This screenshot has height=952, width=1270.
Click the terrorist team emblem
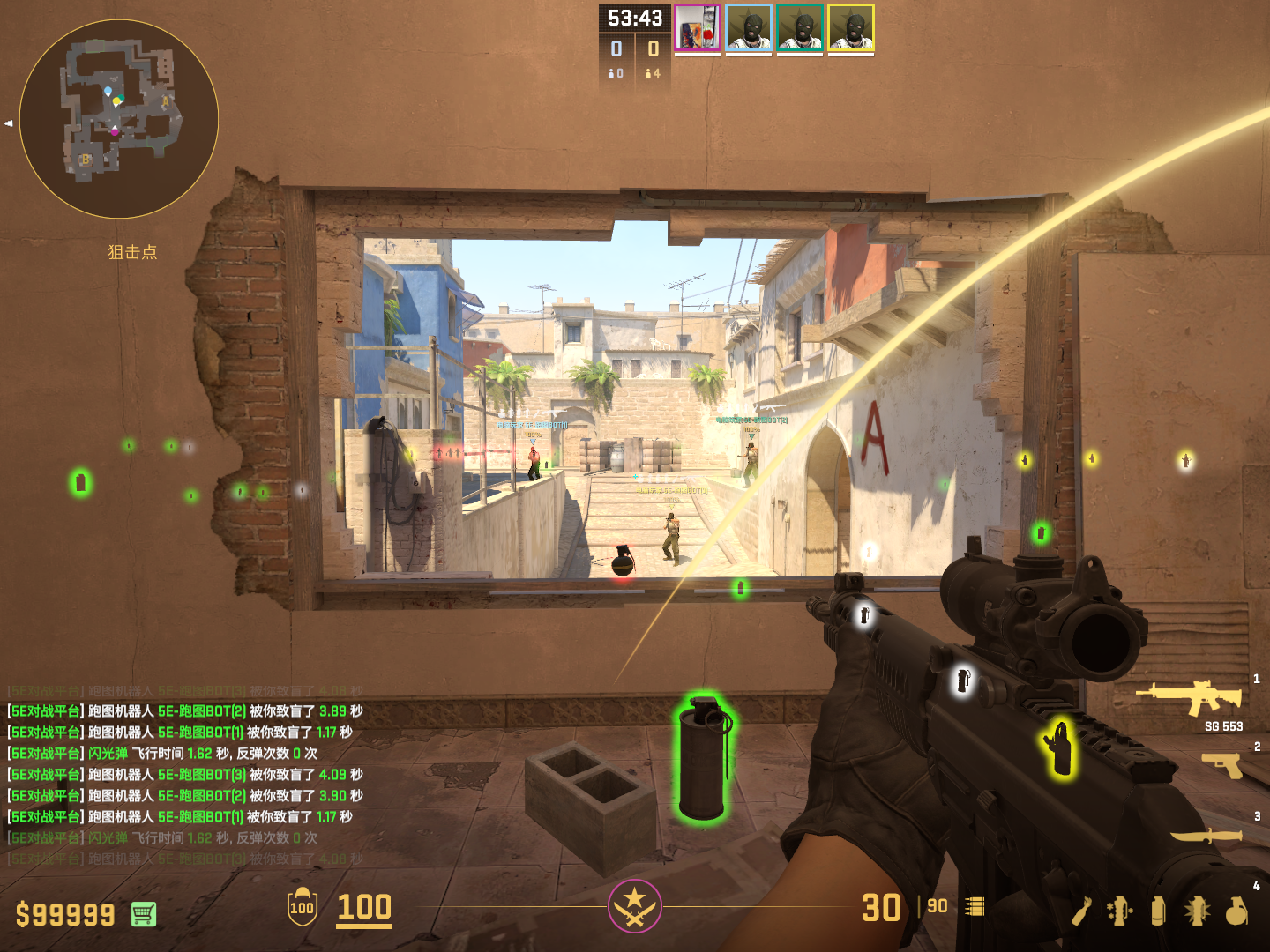pyautogui.click(x=634, y=906)
